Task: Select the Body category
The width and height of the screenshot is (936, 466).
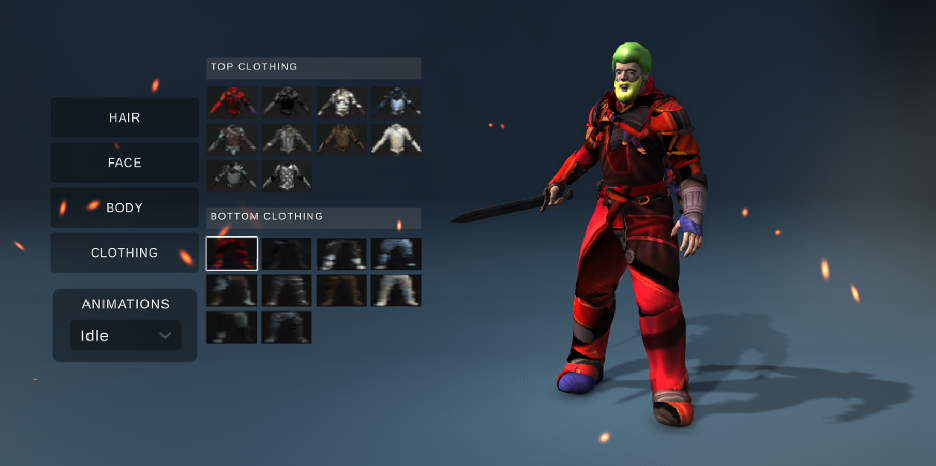Action: click(x=124, y=208)
